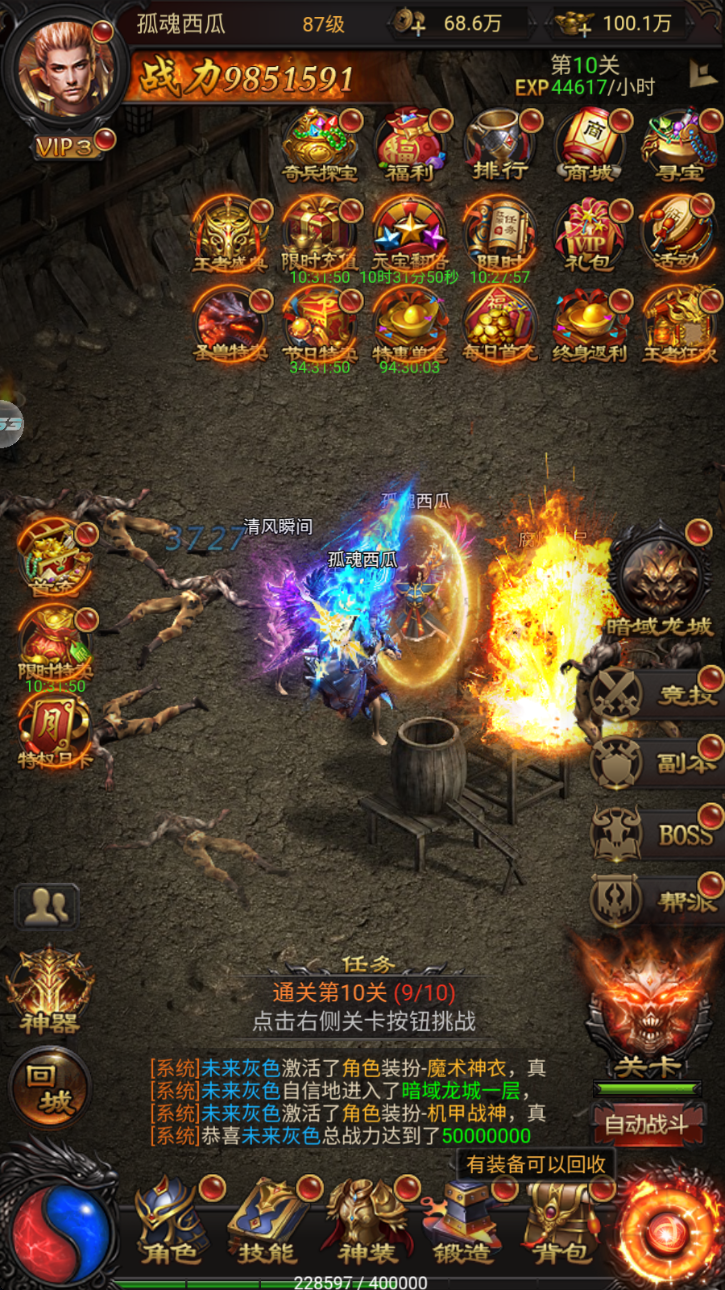Image resolution: width=725 pixels, height=1290 pixels.
Task: Open the 商城 shop
Action: pos(590,145)
